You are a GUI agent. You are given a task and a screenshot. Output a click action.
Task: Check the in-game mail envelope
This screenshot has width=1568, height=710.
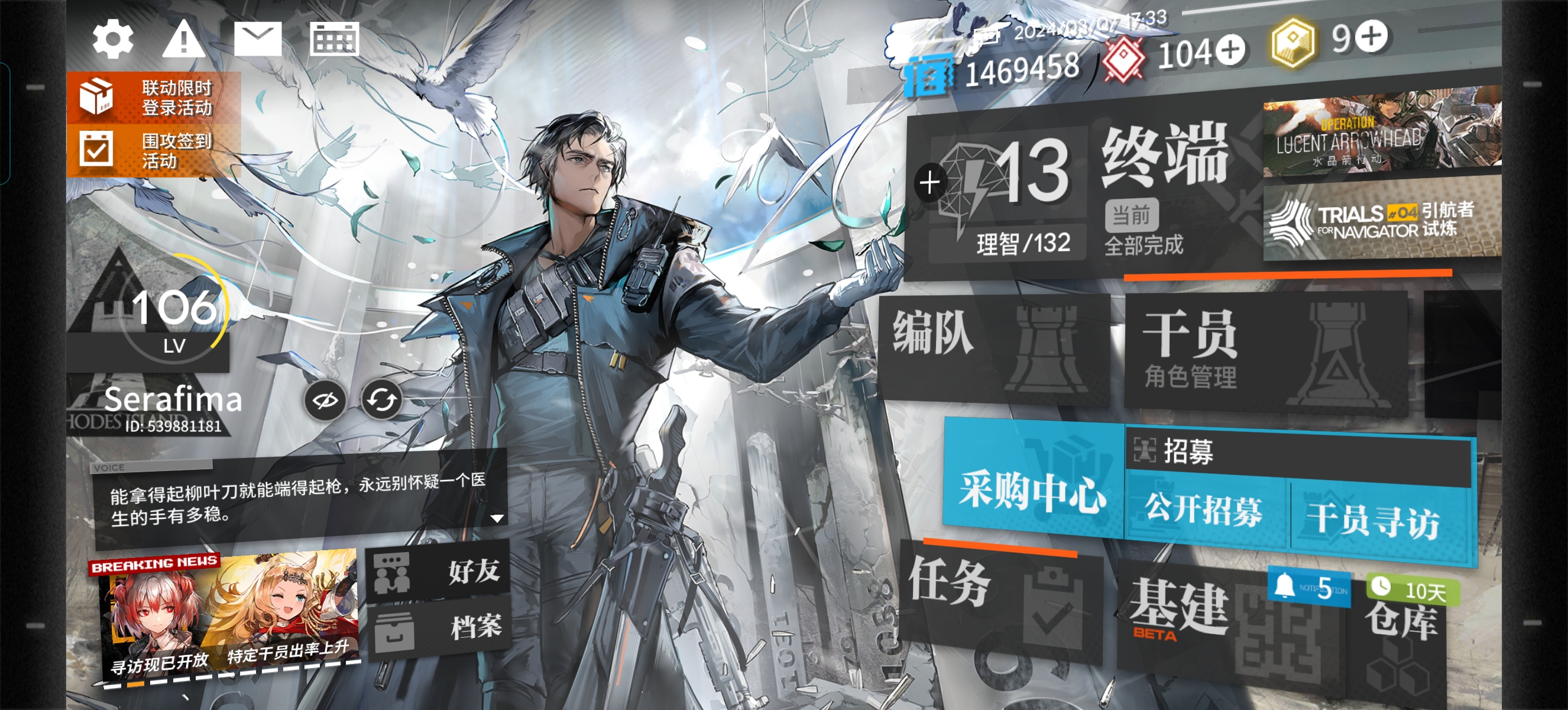(259, 38)
